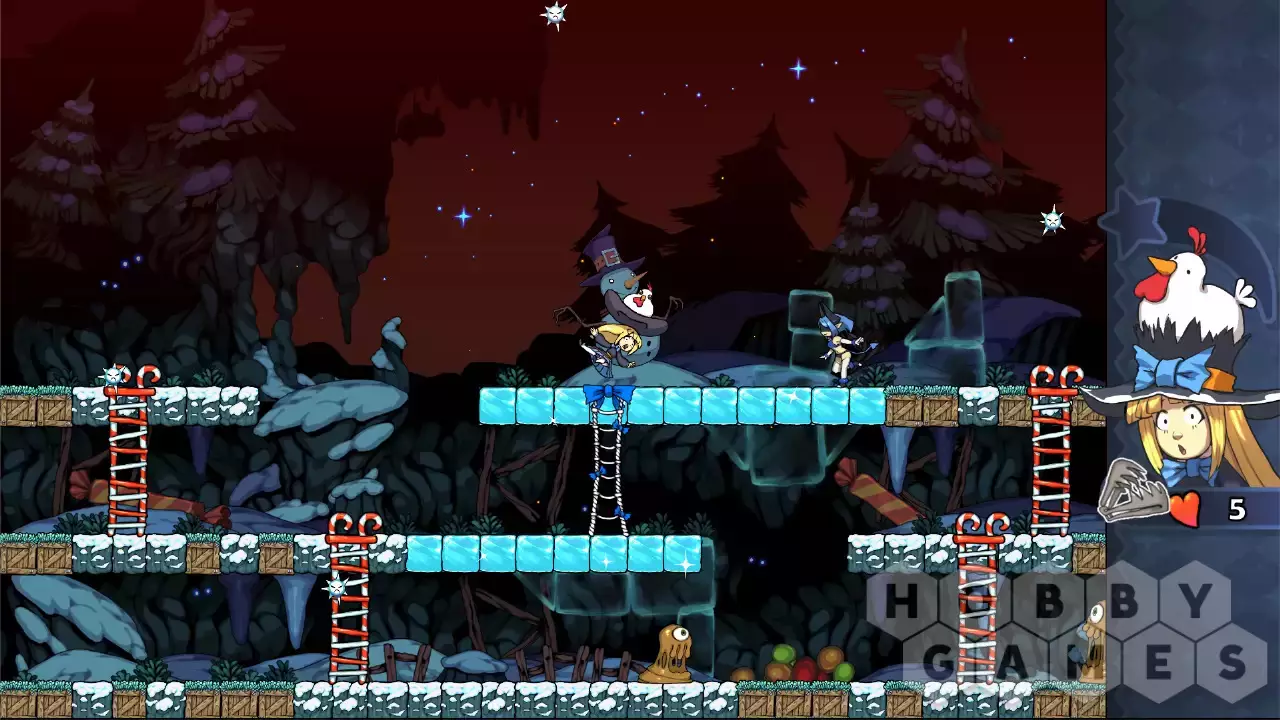Select the silver gauntlet item icon
This screenshot has width=1280, height=720.
coord(1133,491)
